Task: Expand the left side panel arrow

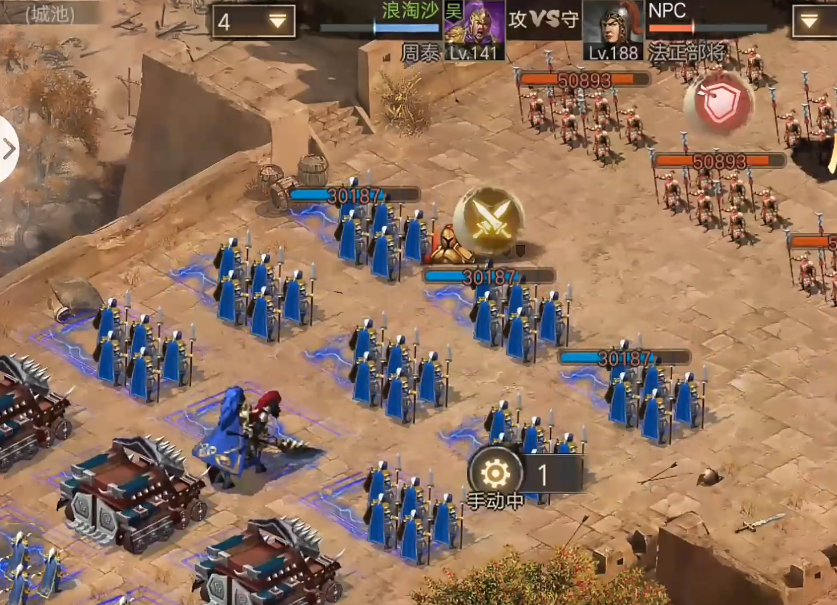Action: coord(10,150)
